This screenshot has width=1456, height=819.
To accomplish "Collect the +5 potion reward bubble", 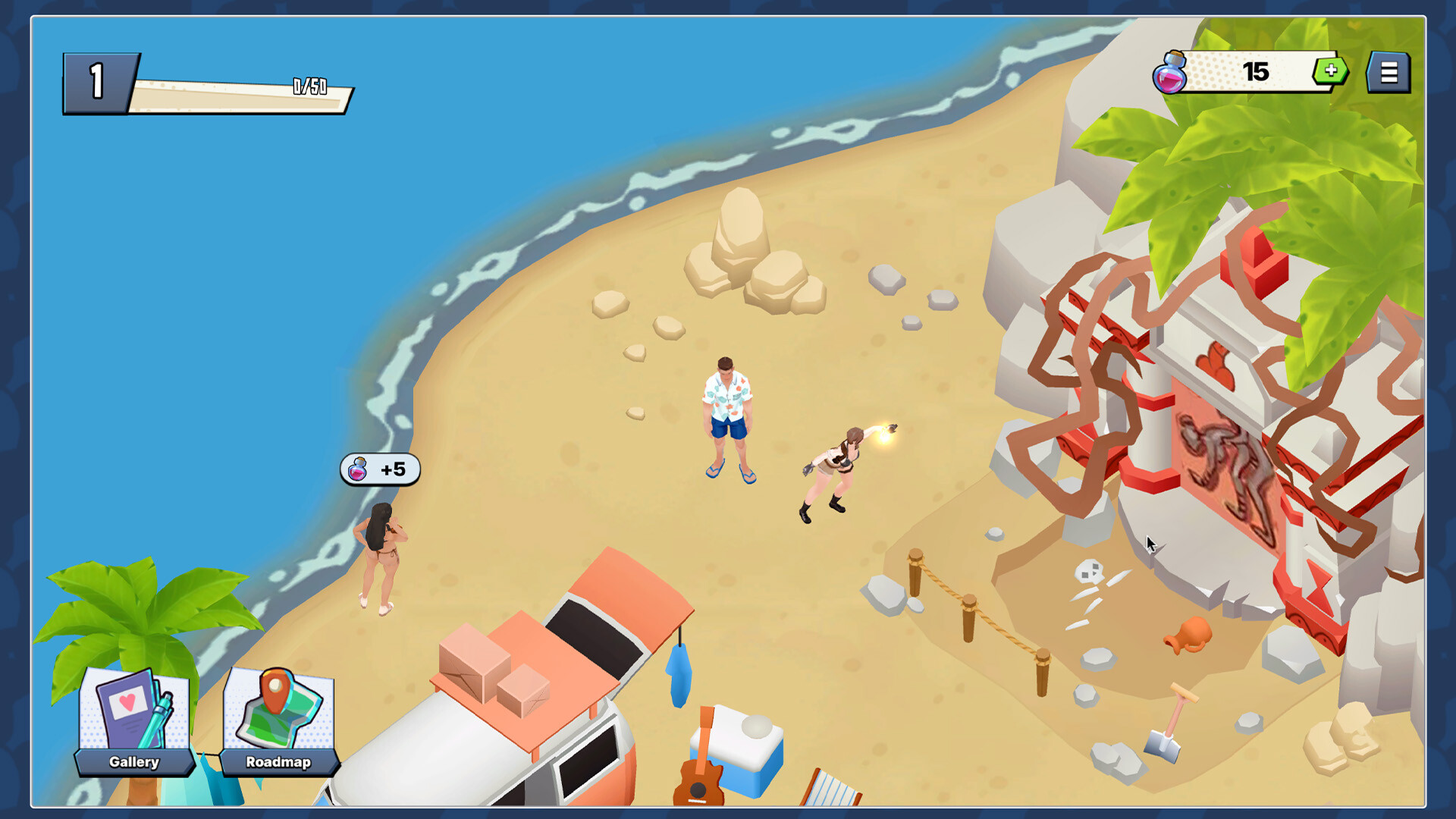I will point(379,469).
